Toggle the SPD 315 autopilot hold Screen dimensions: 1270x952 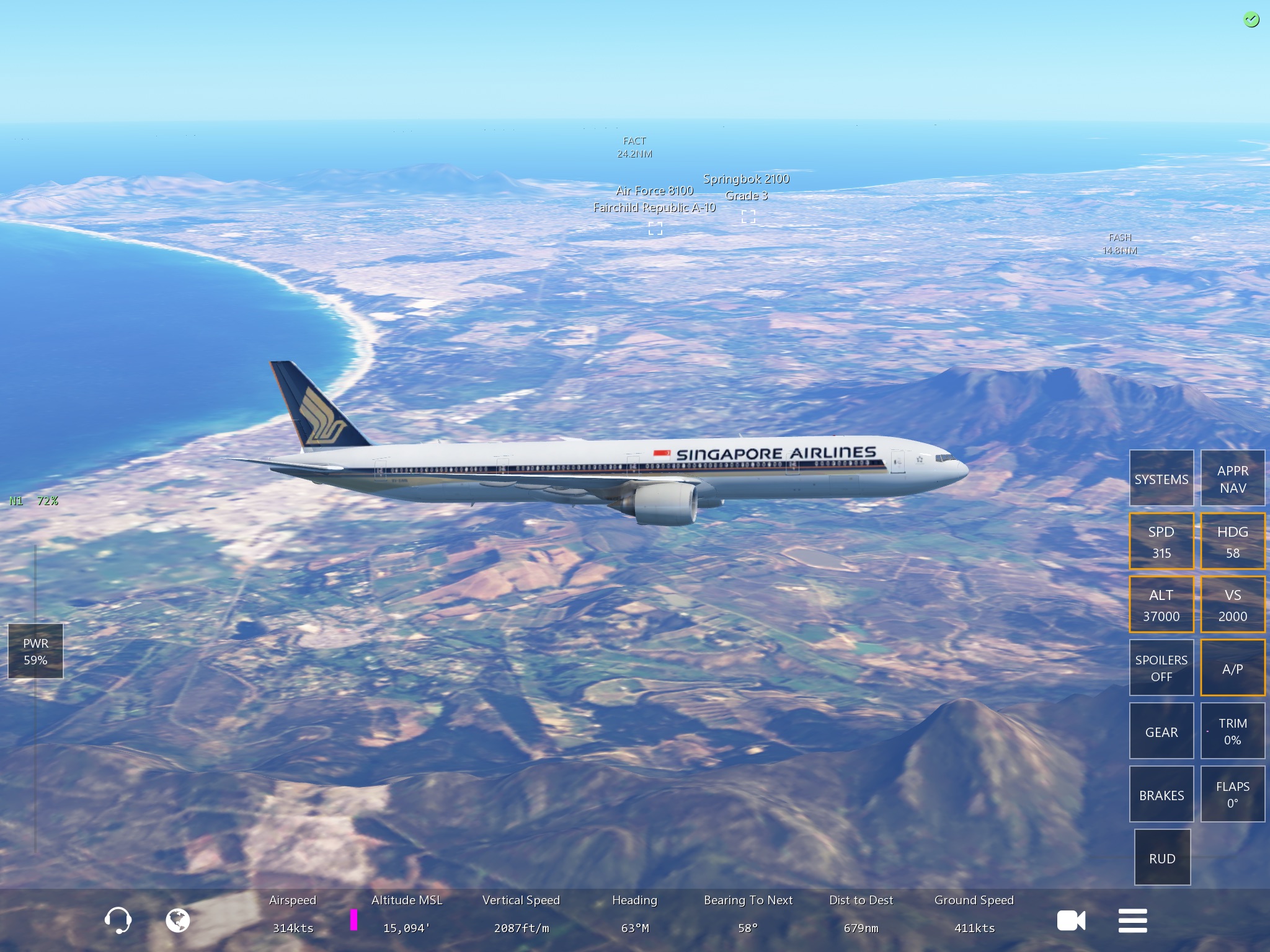coord(1161,541)
